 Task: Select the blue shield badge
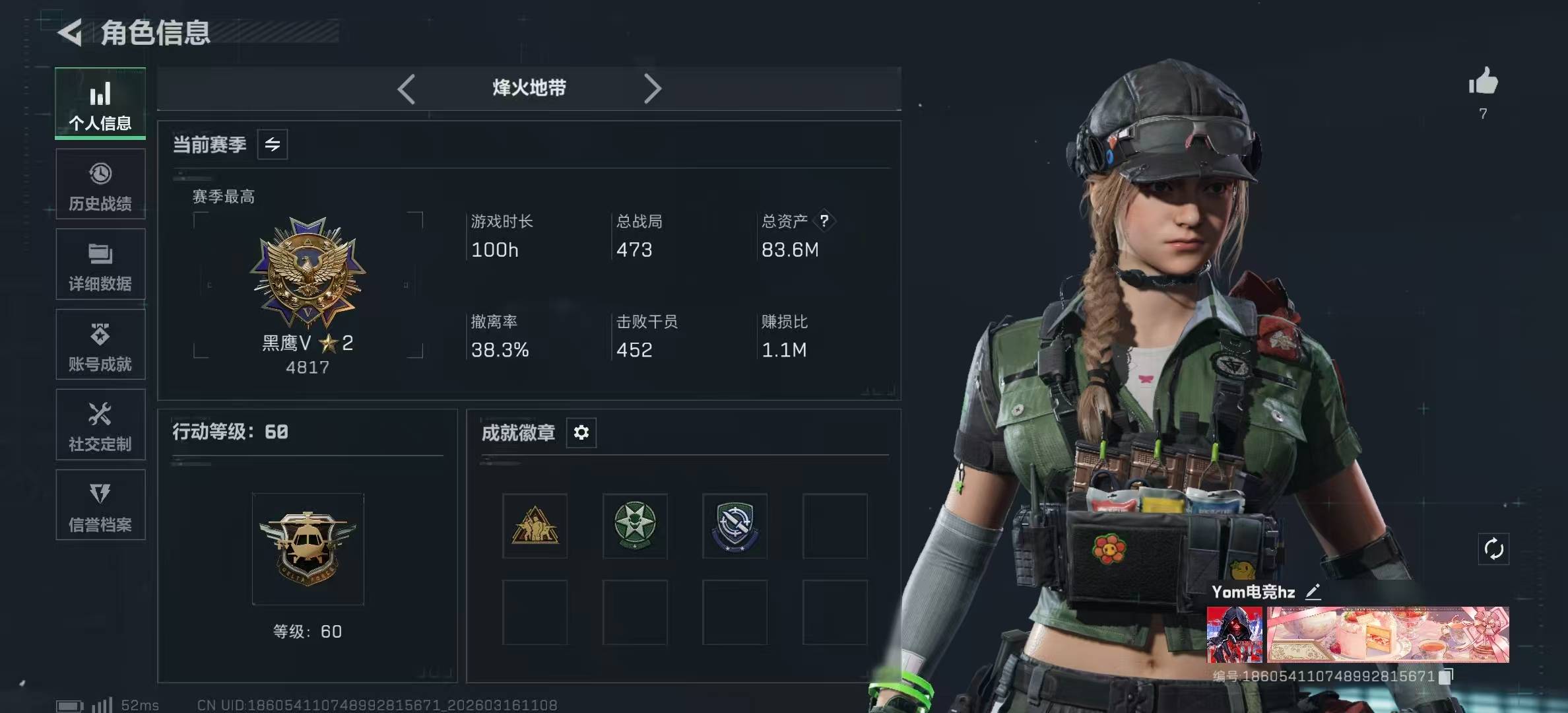point(735,526)
